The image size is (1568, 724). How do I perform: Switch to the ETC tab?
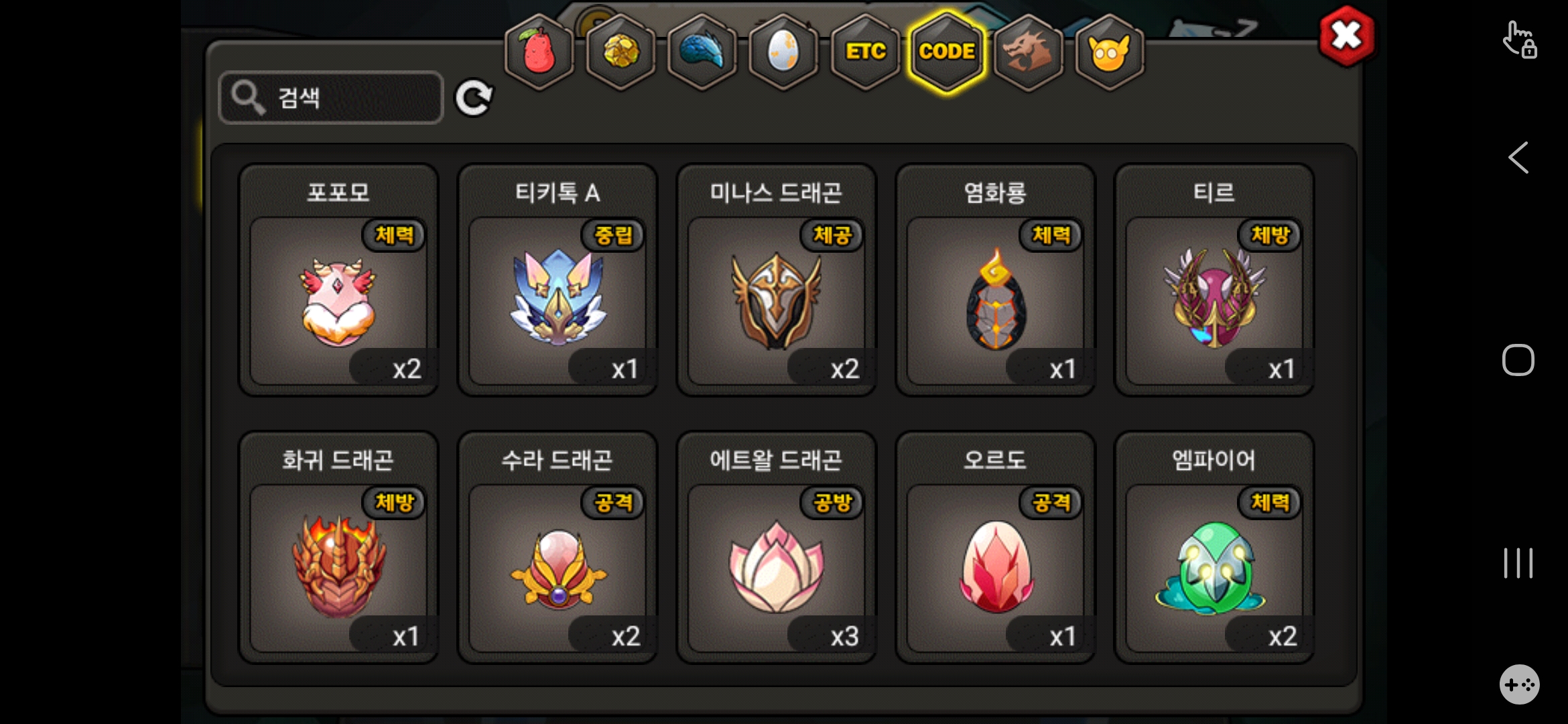pyautogui.click(x=865, y=52)
